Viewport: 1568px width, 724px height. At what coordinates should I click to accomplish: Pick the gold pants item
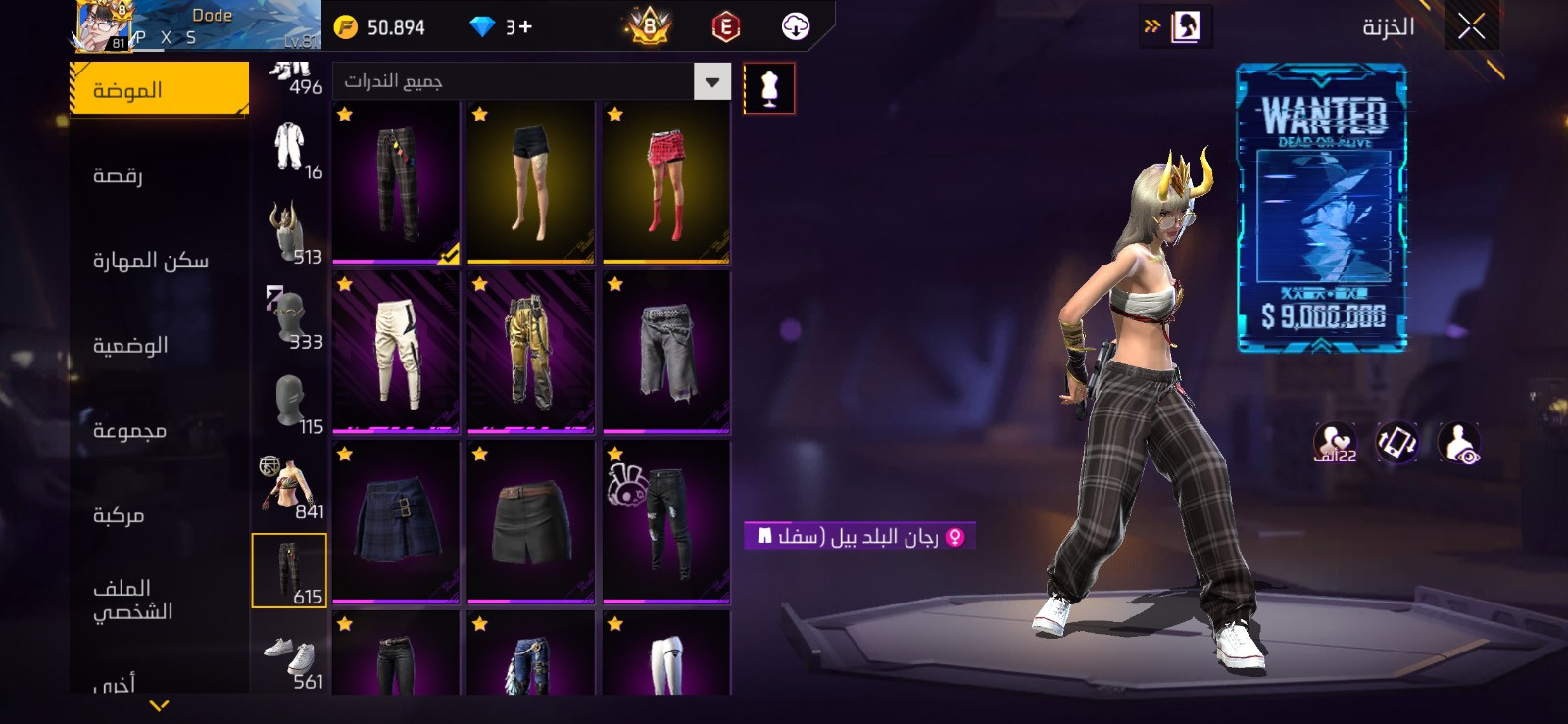(531, 353)
